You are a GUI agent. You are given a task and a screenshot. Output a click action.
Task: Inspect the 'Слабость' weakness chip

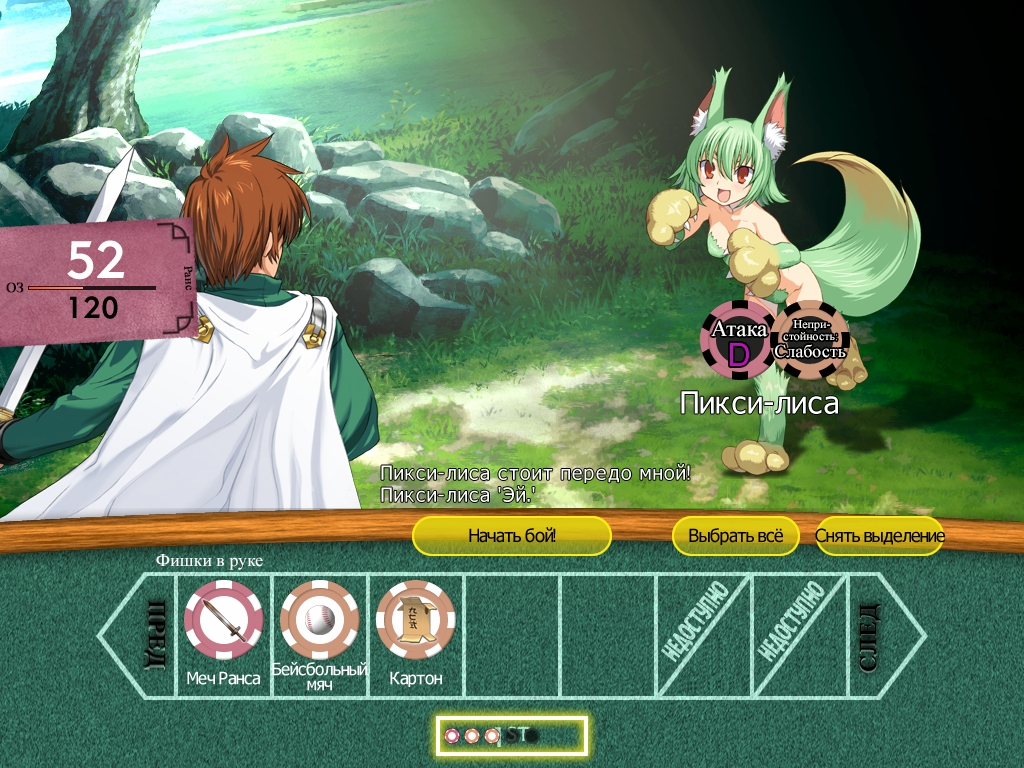810,340
